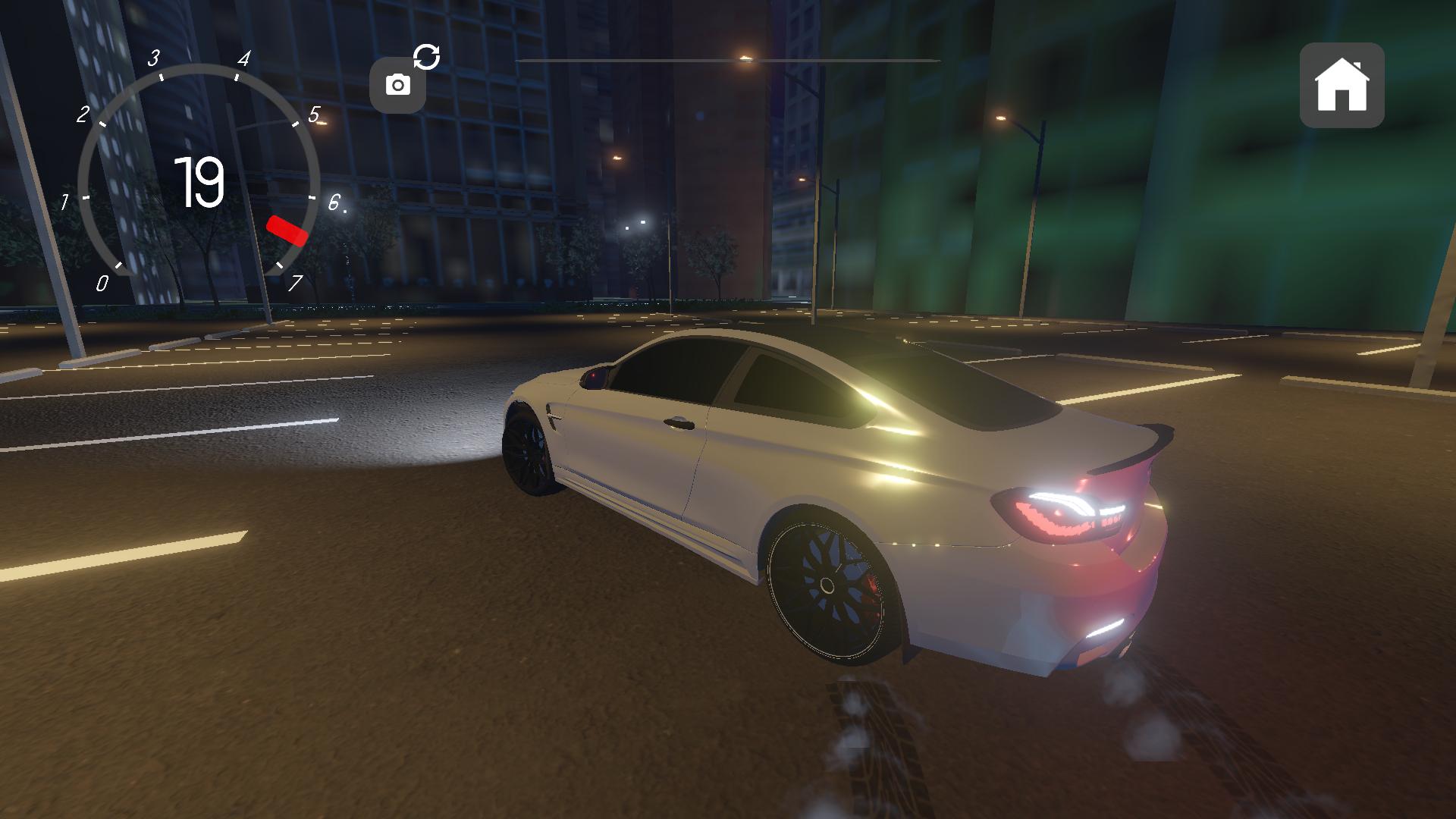The height and width of the screenshot is (819, 1456).
Task: Select the tachometer gauge dial
Action: [x=196, y=174]
